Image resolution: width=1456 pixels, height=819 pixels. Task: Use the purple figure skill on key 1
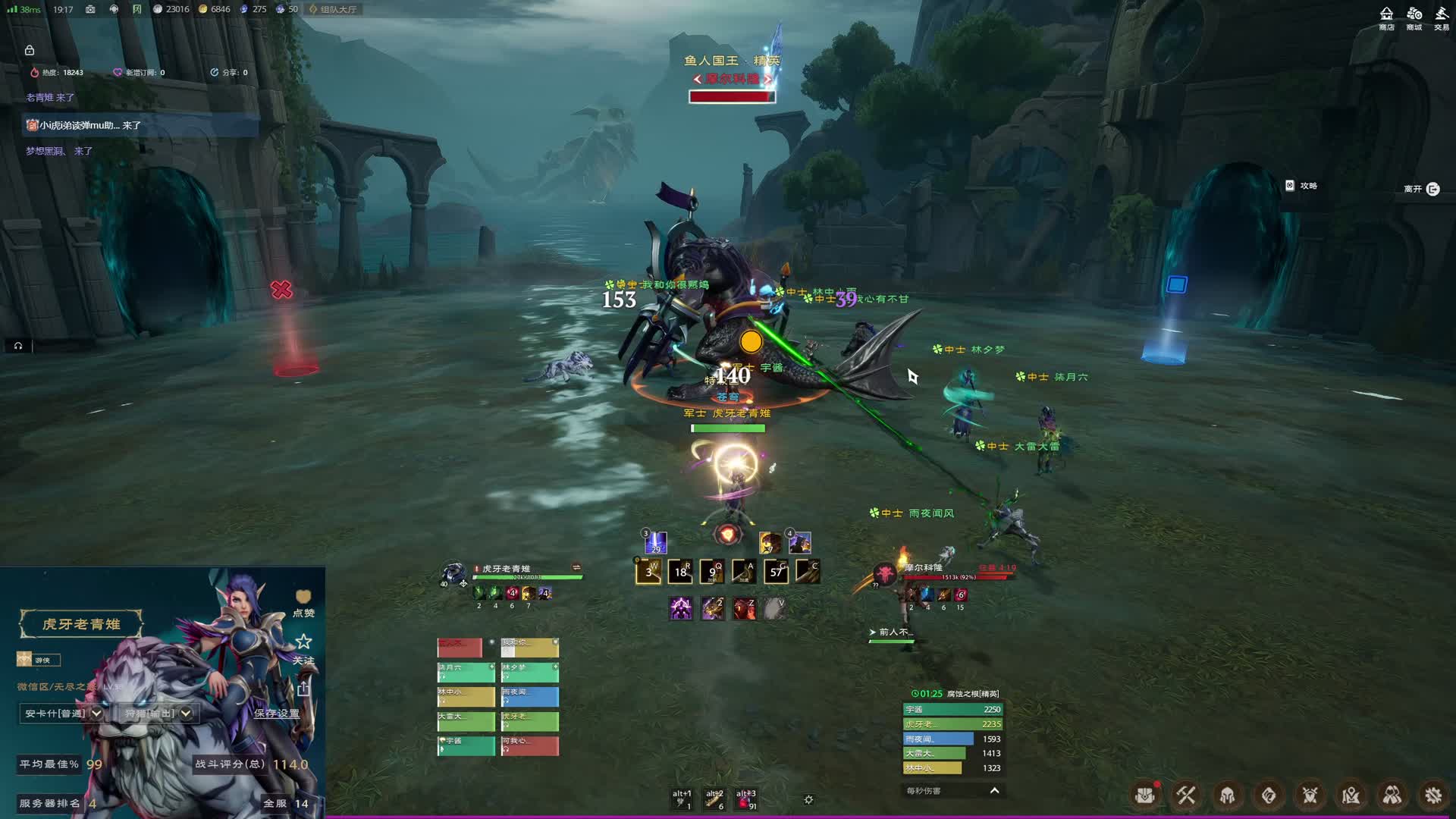[x=680, y=608]
